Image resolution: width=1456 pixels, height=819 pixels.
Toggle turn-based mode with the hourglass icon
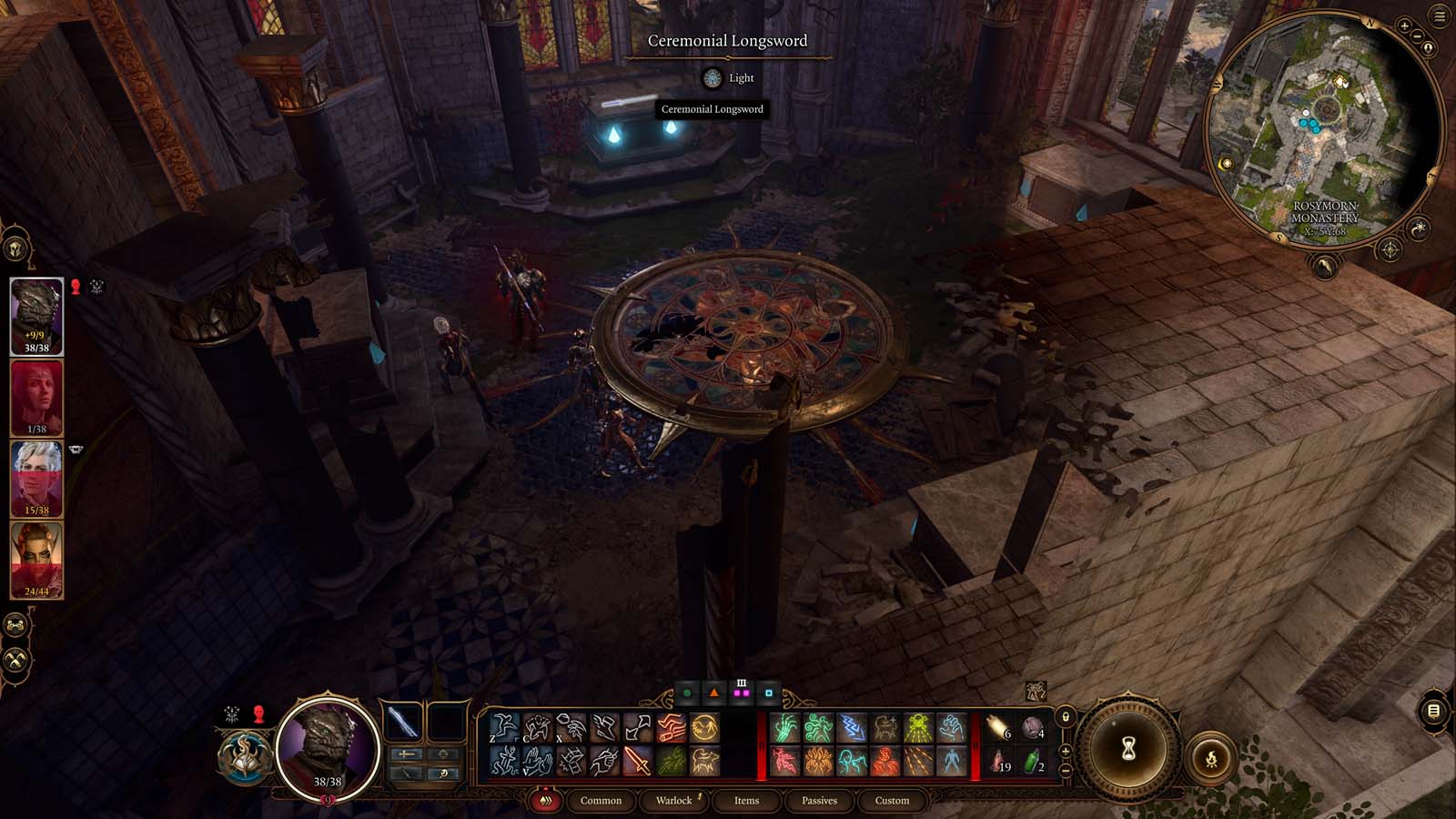tap(1127, 746)
